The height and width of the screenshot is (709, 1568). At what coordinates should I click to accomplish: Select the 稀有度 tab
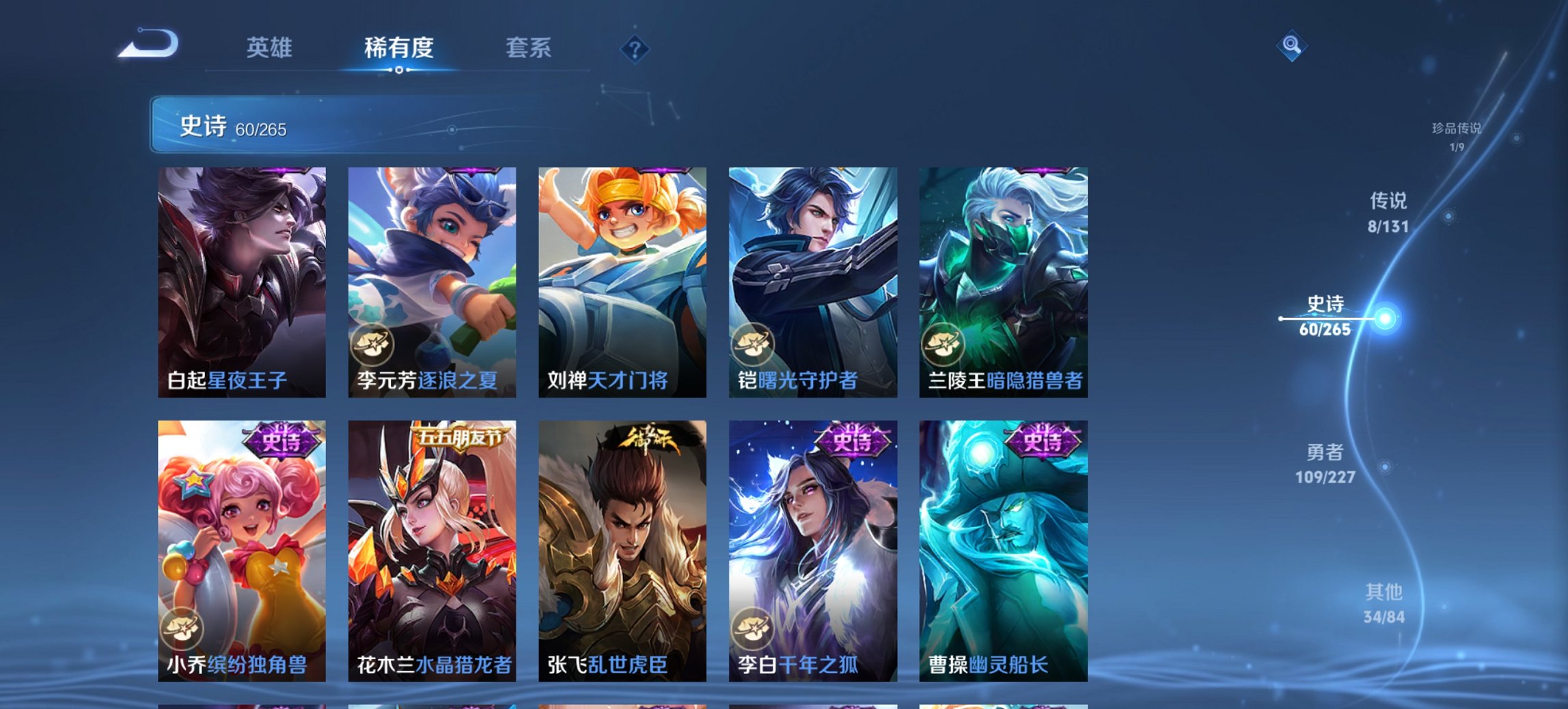(x=398, y=48)
